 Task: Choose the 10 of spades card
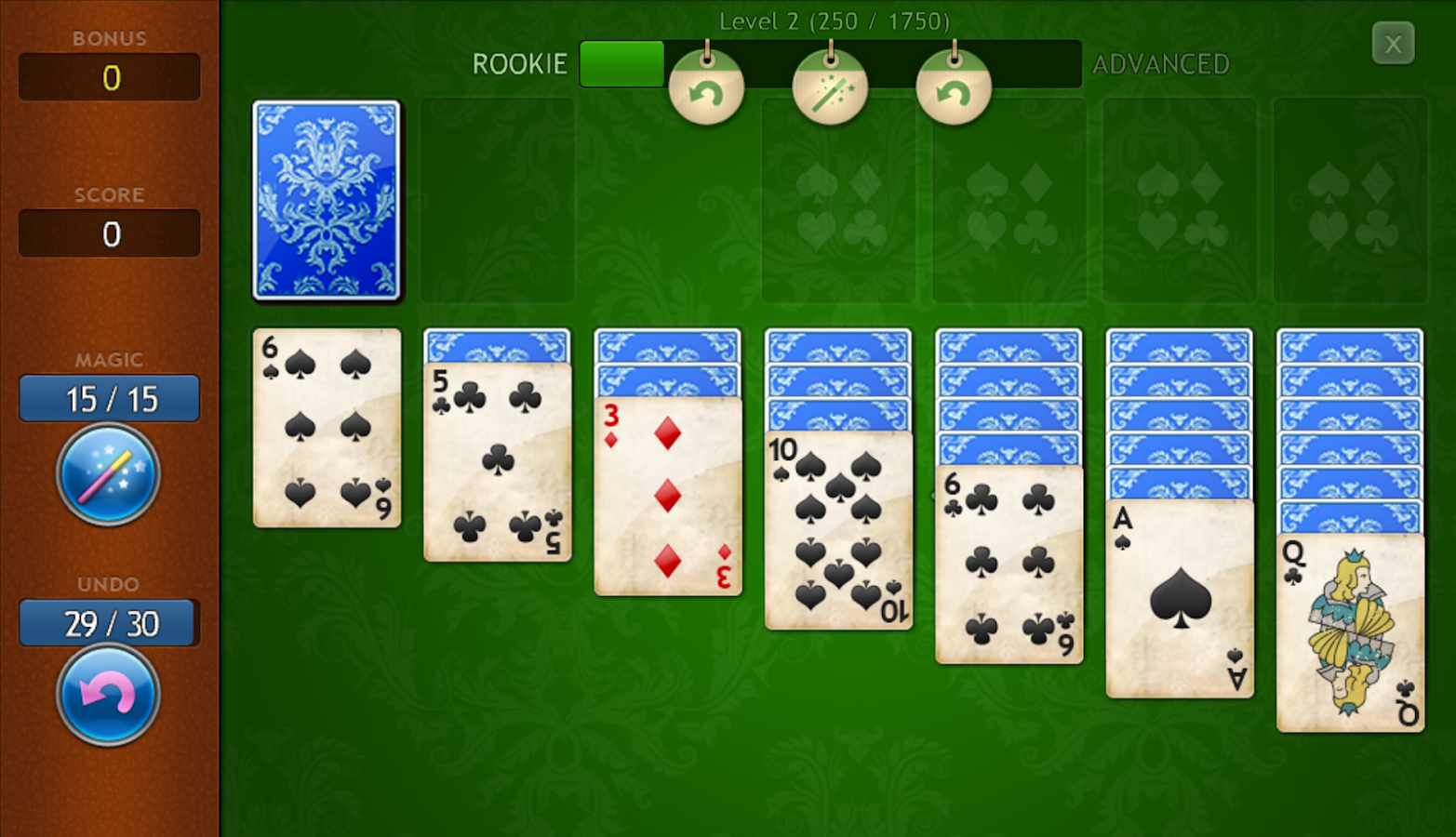(x=838, y=530)
